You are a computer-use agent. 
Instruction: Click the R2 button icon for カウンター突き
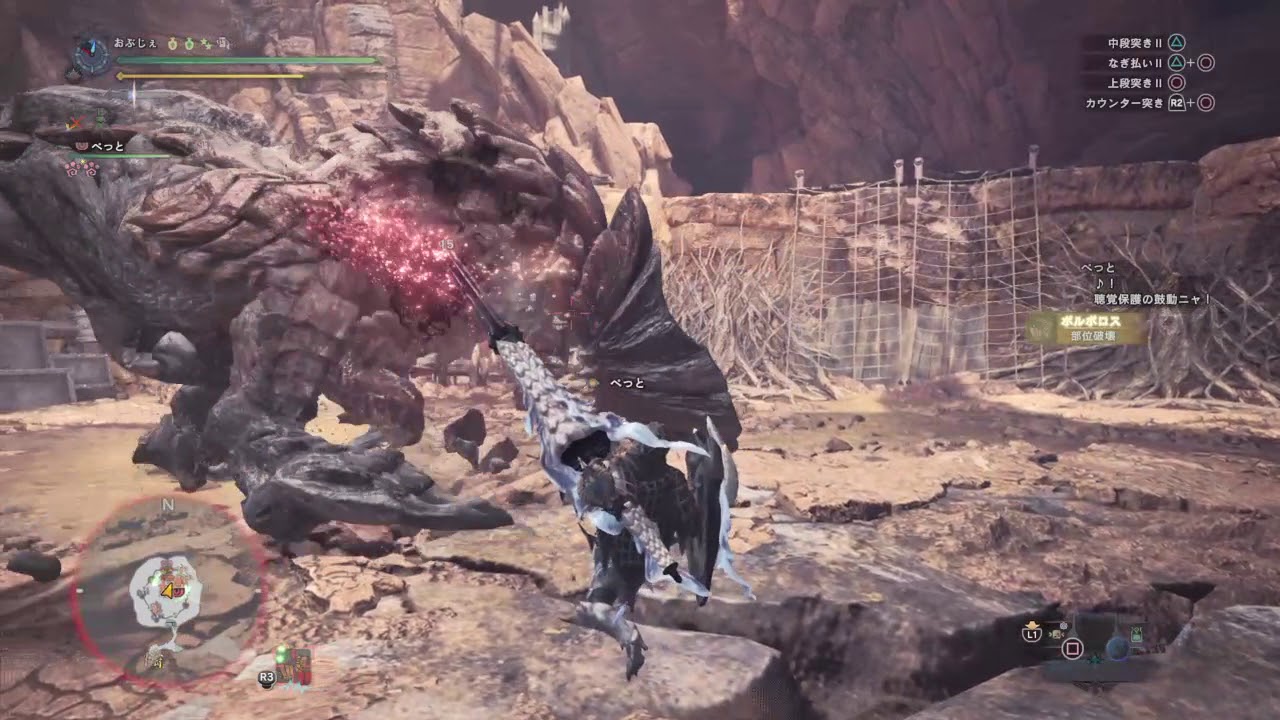tap(1177, 102)
